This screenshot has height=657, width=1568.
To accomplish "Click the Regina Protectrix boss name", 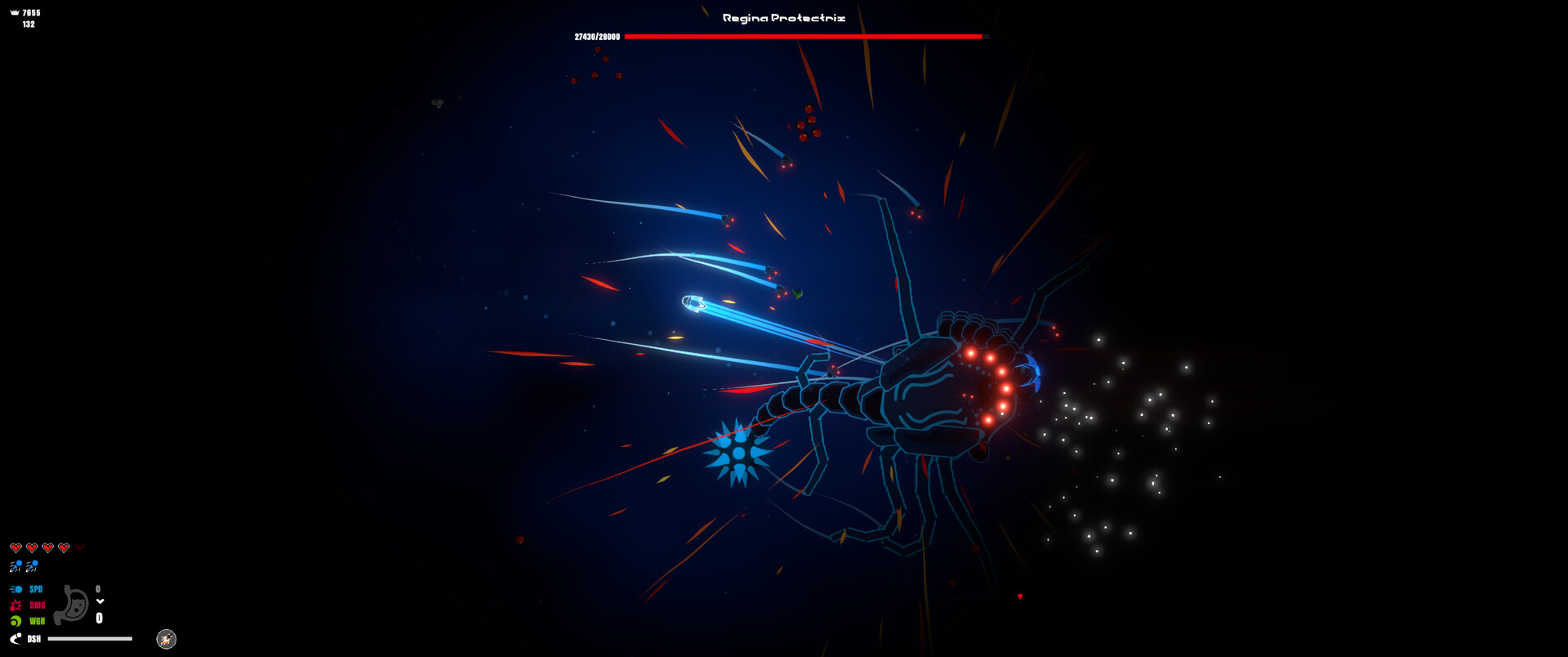I will [782, 16].
